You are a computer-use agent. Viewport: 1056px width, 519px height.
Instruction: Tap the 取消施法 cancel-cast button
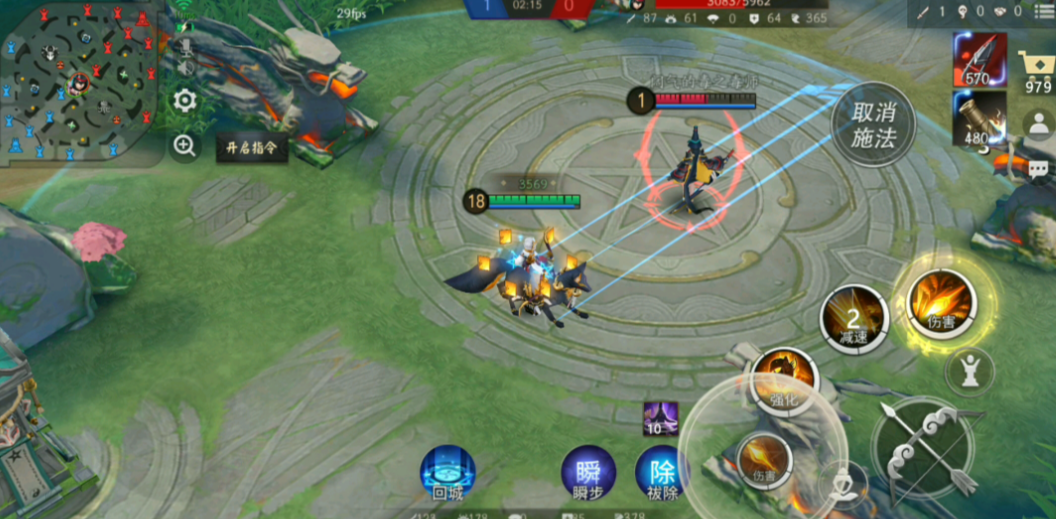tap(872, 125)
